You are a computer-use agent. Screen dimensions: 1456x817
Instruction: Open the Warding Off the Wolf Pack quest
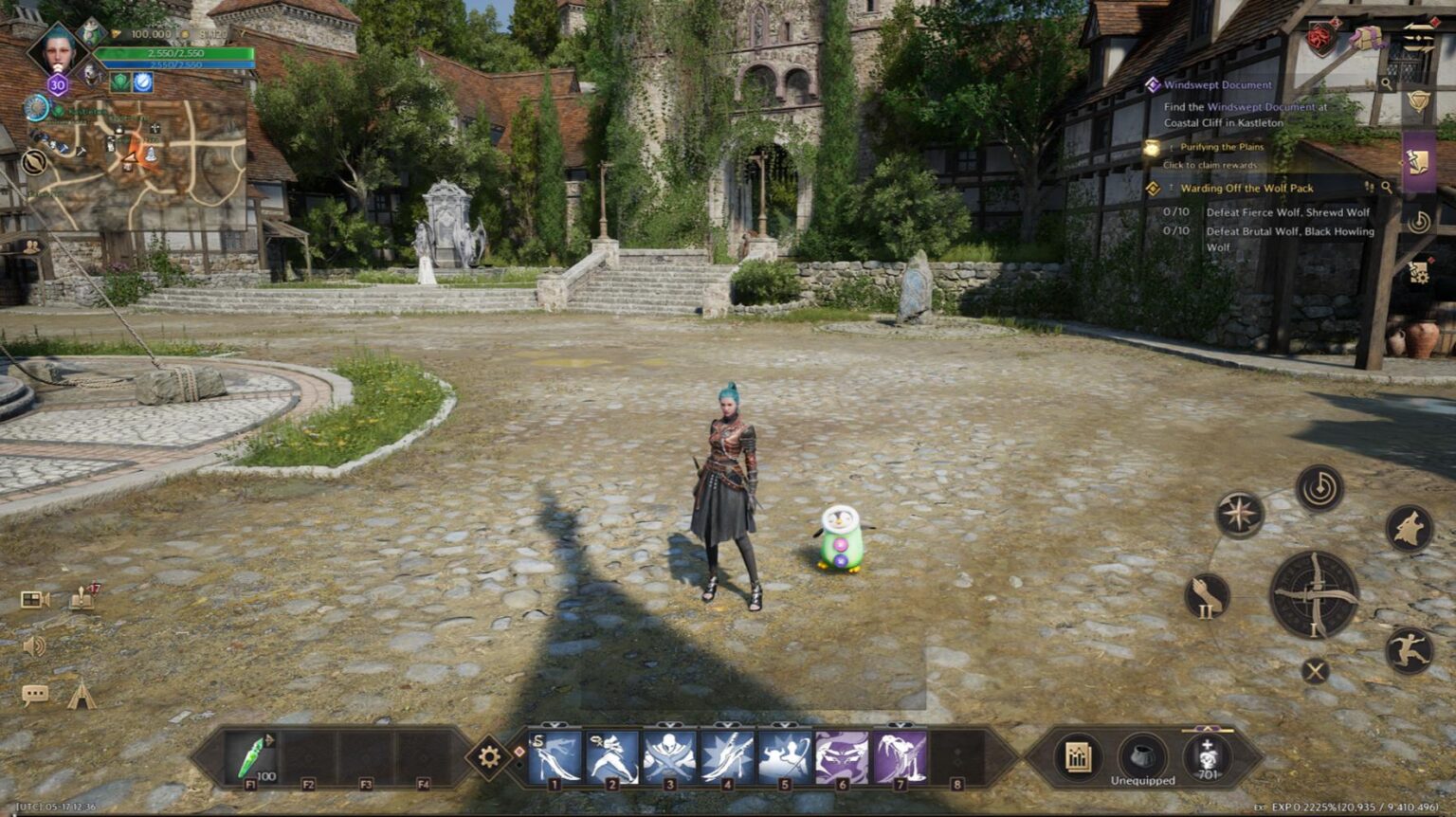[1246, 189]
